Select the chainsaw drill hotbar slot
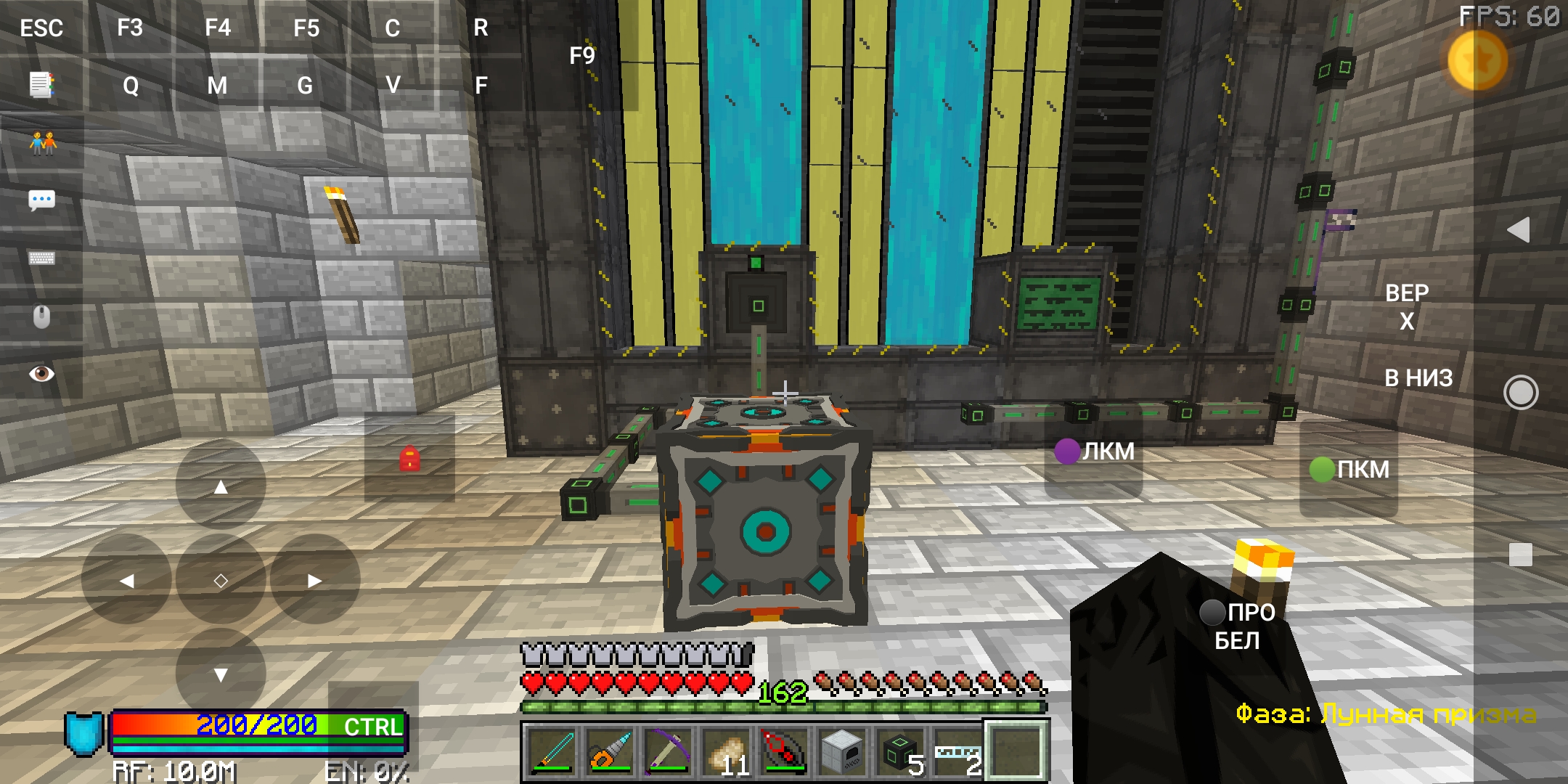This screenshot has height=784, width=1568. point(610,751)
